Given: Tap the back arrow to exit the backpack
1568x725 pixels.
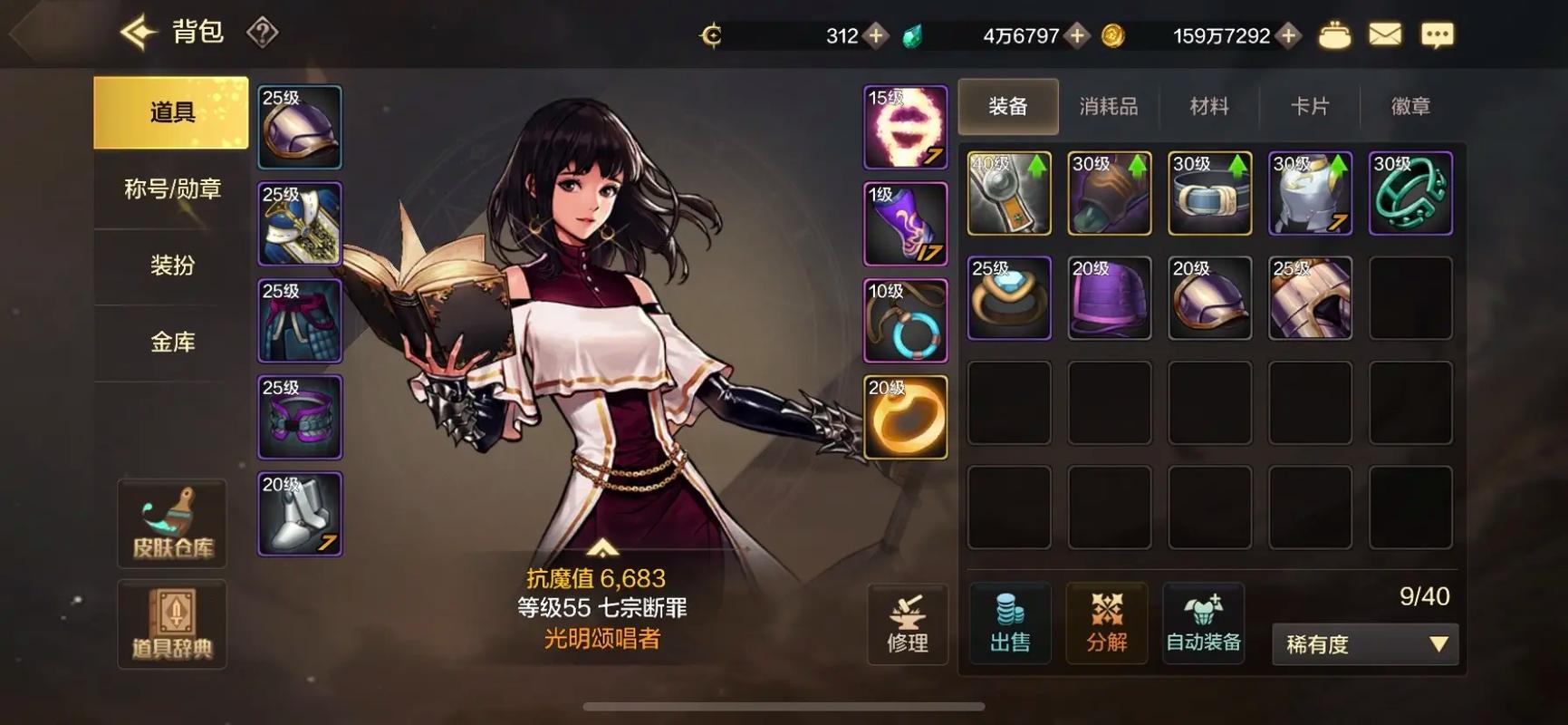Looking at the screenshot, I should pos(136,31).
